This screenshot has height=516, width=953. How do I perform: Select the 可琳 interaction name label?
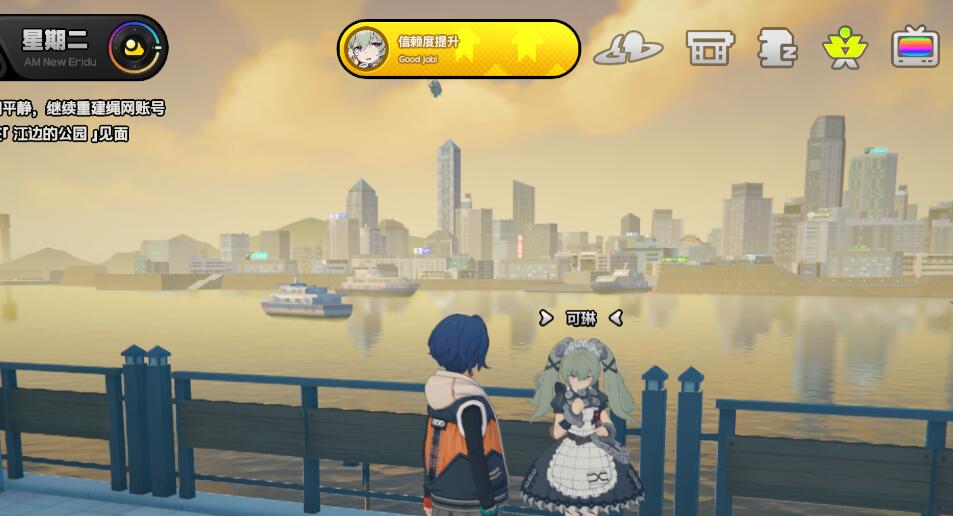tap(580, 318)
